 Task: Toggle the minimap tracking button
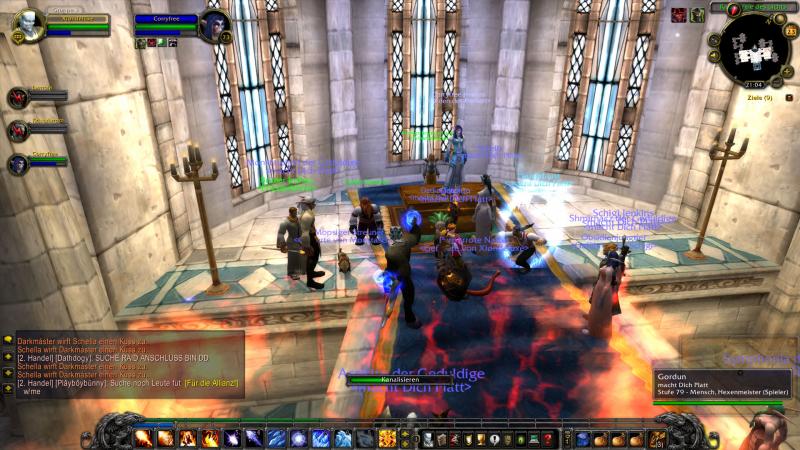point(714,40)
